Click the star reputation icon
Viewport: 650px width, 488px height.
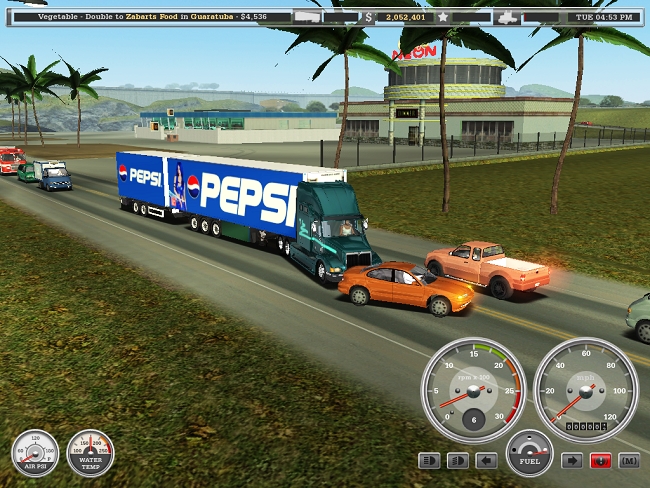click(442, 17)
